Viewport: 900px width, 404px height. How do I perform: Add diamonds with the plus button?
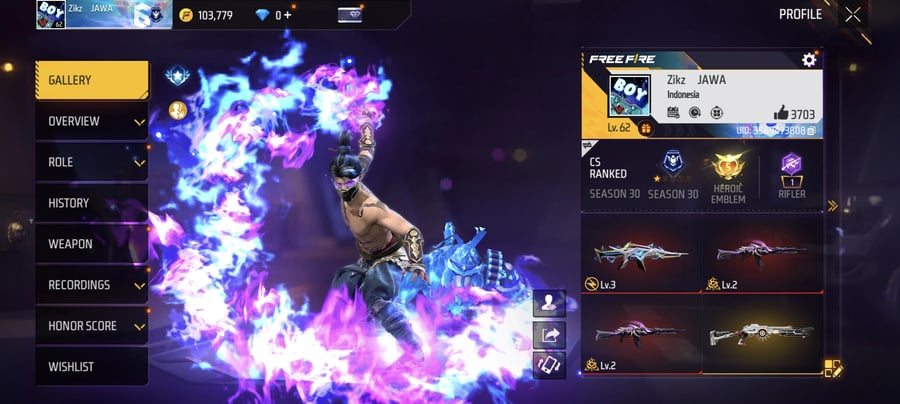tap(288, 15)
